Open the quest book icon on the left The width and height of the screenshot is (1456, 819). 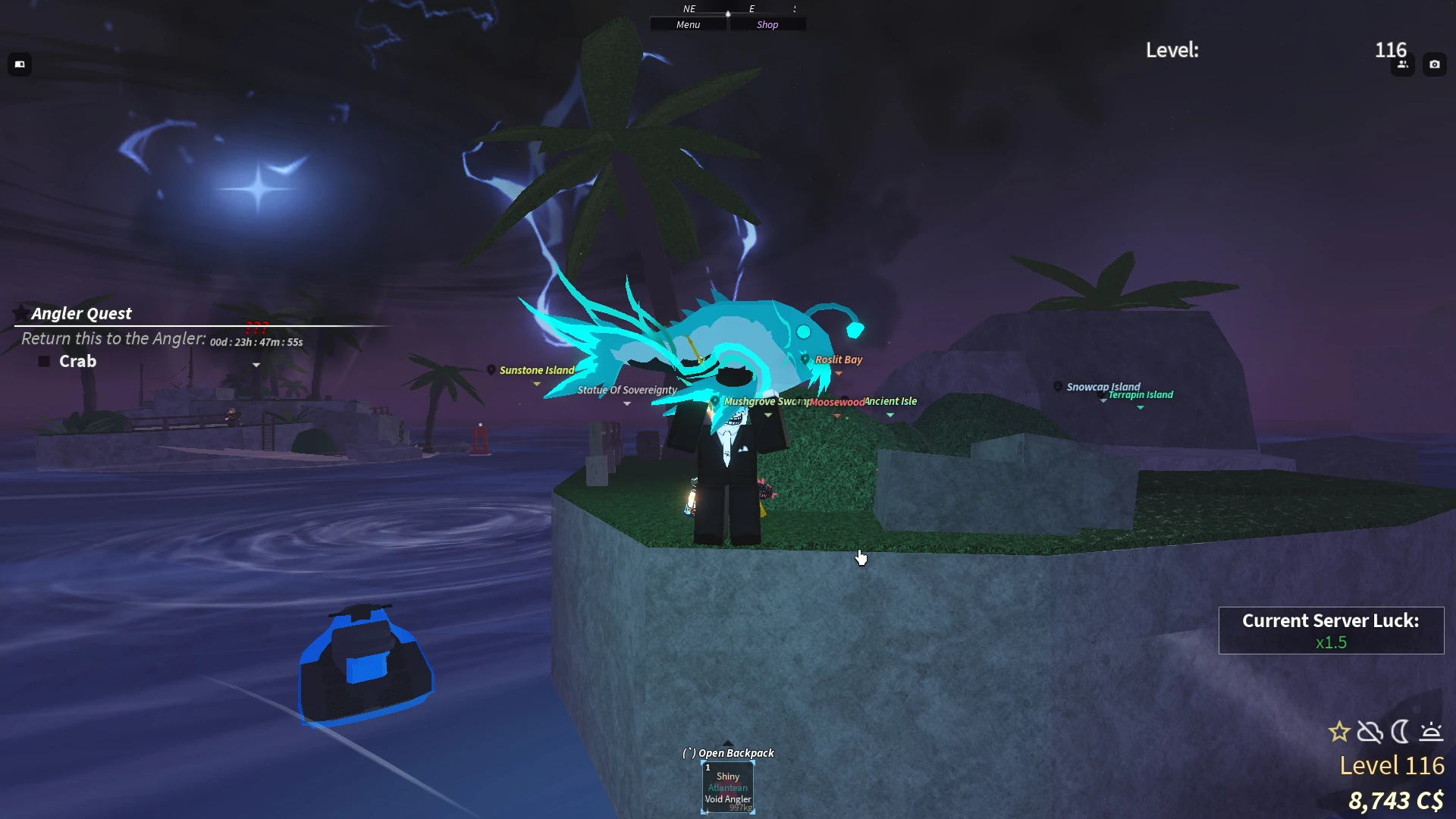20,64
